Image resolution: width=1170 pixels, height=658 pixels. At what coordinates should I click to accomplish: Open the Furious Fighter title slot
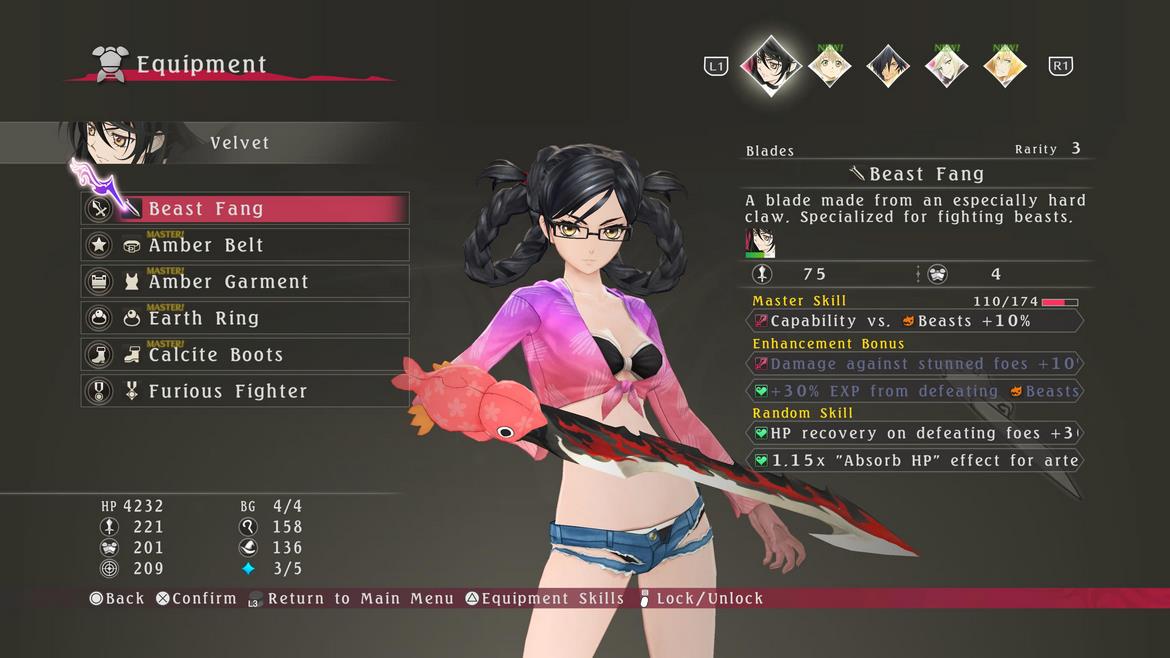[245, 391]
